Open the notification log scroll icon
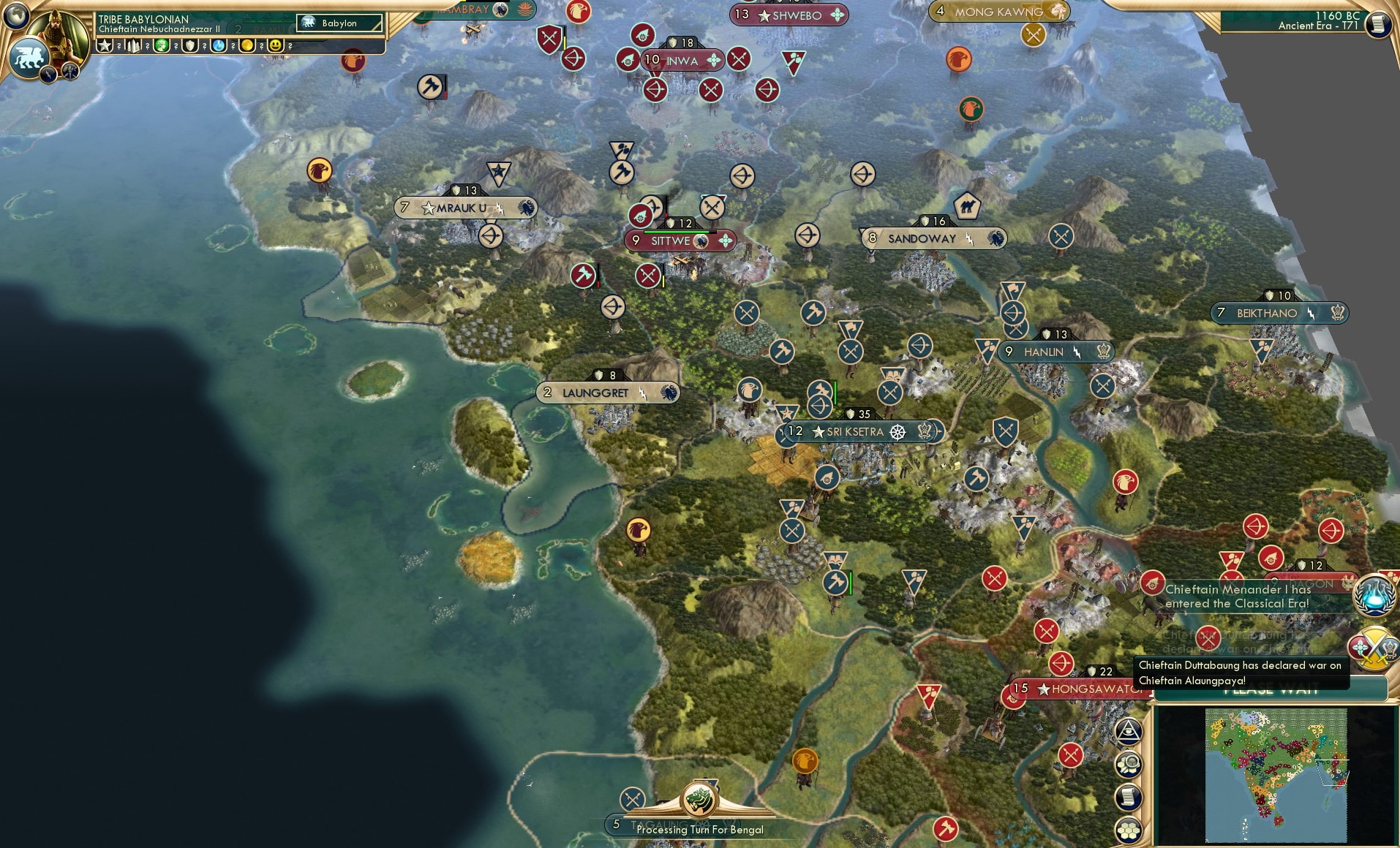Viewport: 1400px width, 848px height. (x=1129, y=797)
